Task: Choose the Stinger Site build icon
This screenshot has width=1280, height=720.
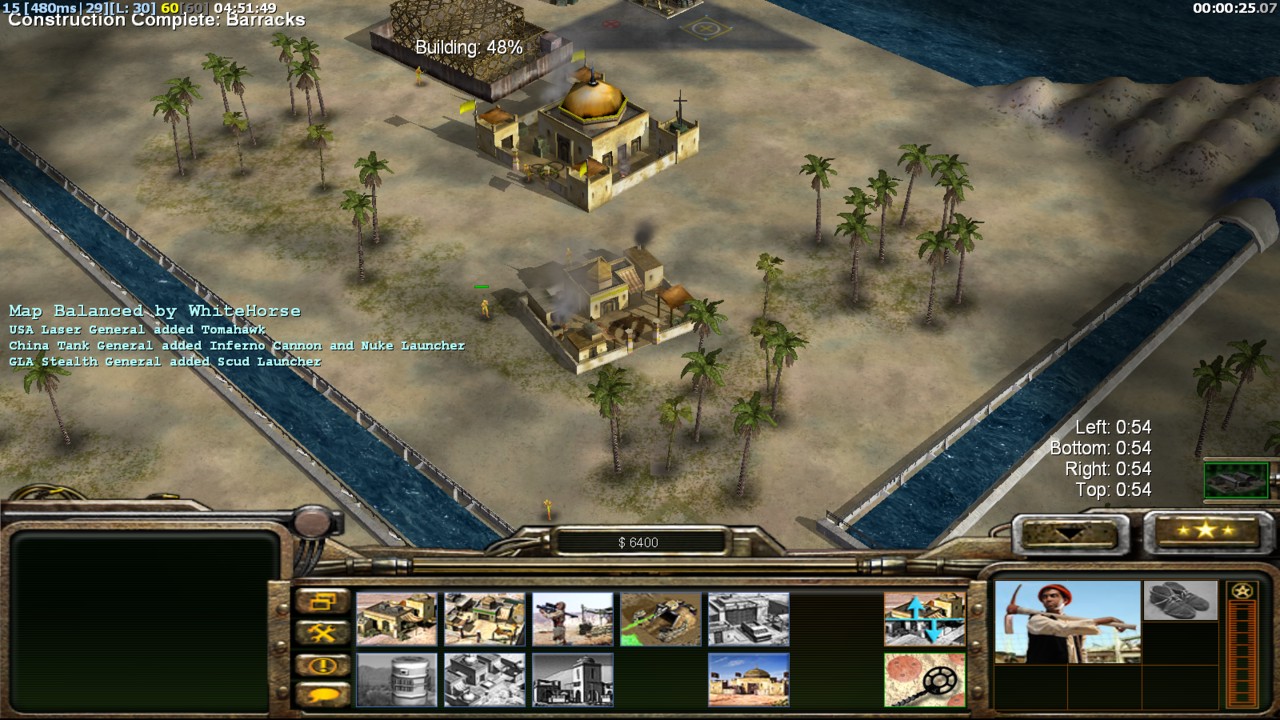Action: pyautogui.click(x=572, y=619)
